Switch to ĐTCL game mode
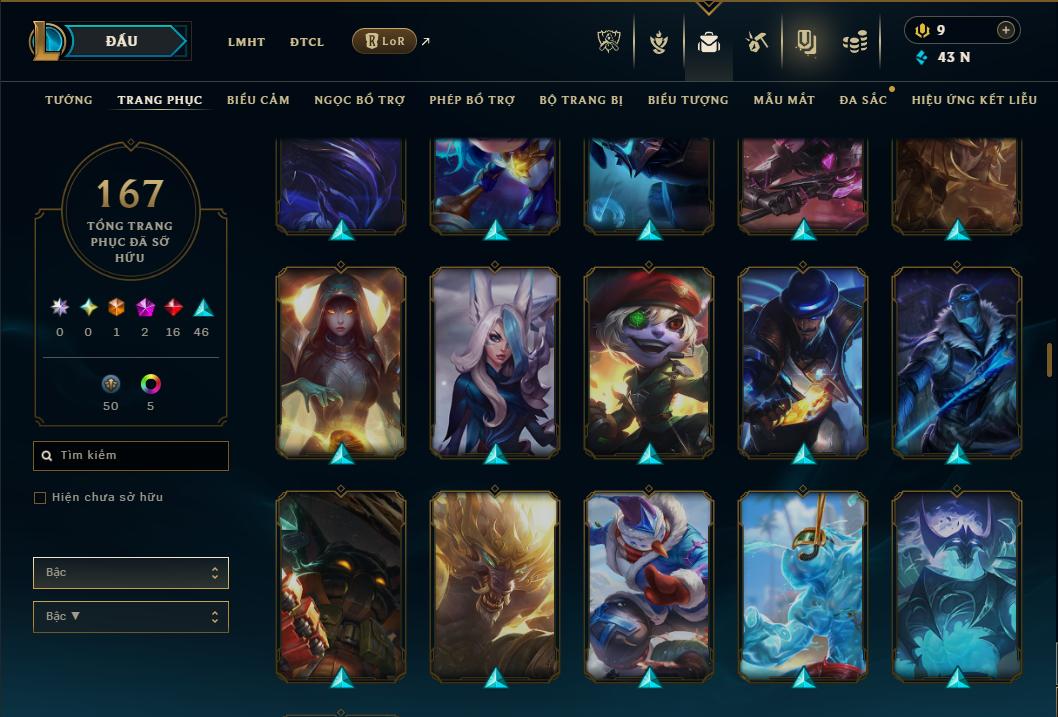 (307, 42)
